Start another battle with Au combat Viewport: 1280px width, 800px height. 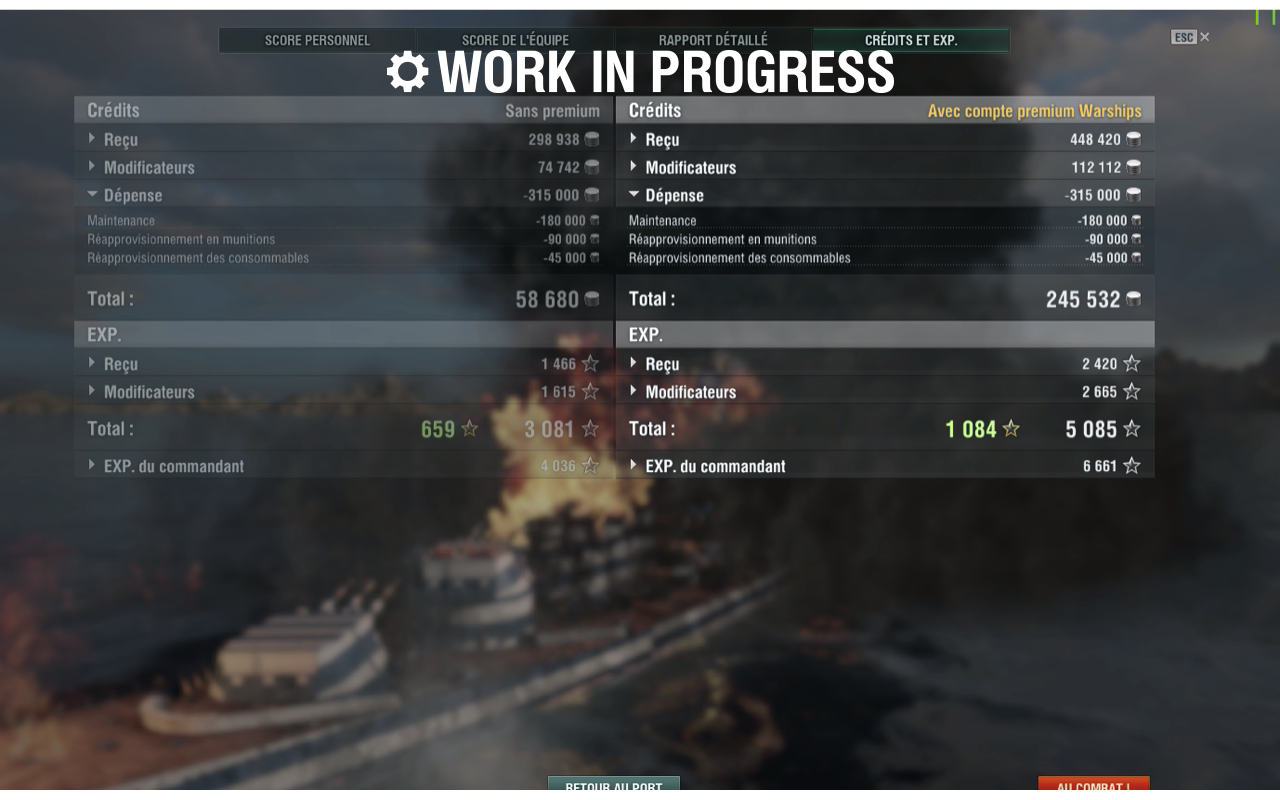click(x=1093, y=786)
